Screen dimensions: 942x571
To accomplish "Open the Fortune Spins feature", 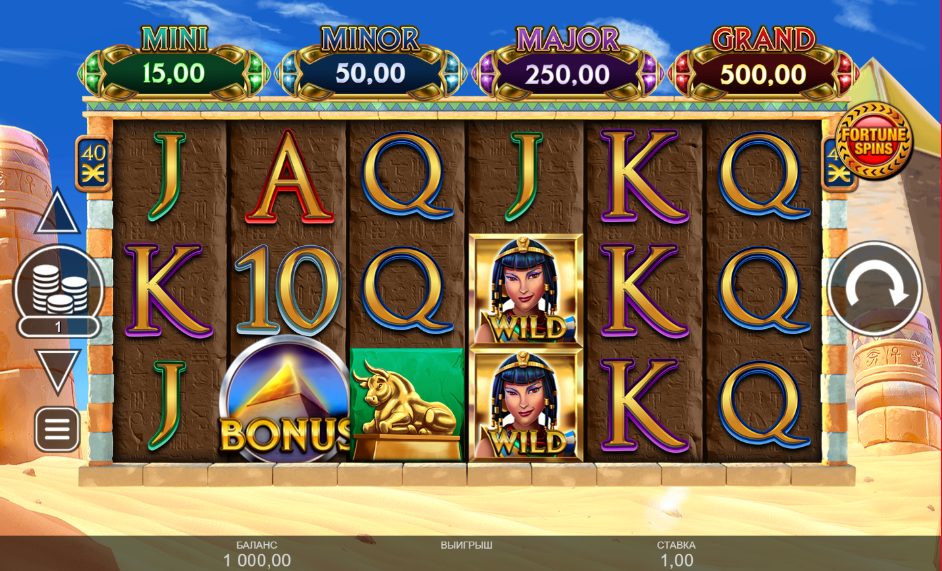I will (873, 138).
